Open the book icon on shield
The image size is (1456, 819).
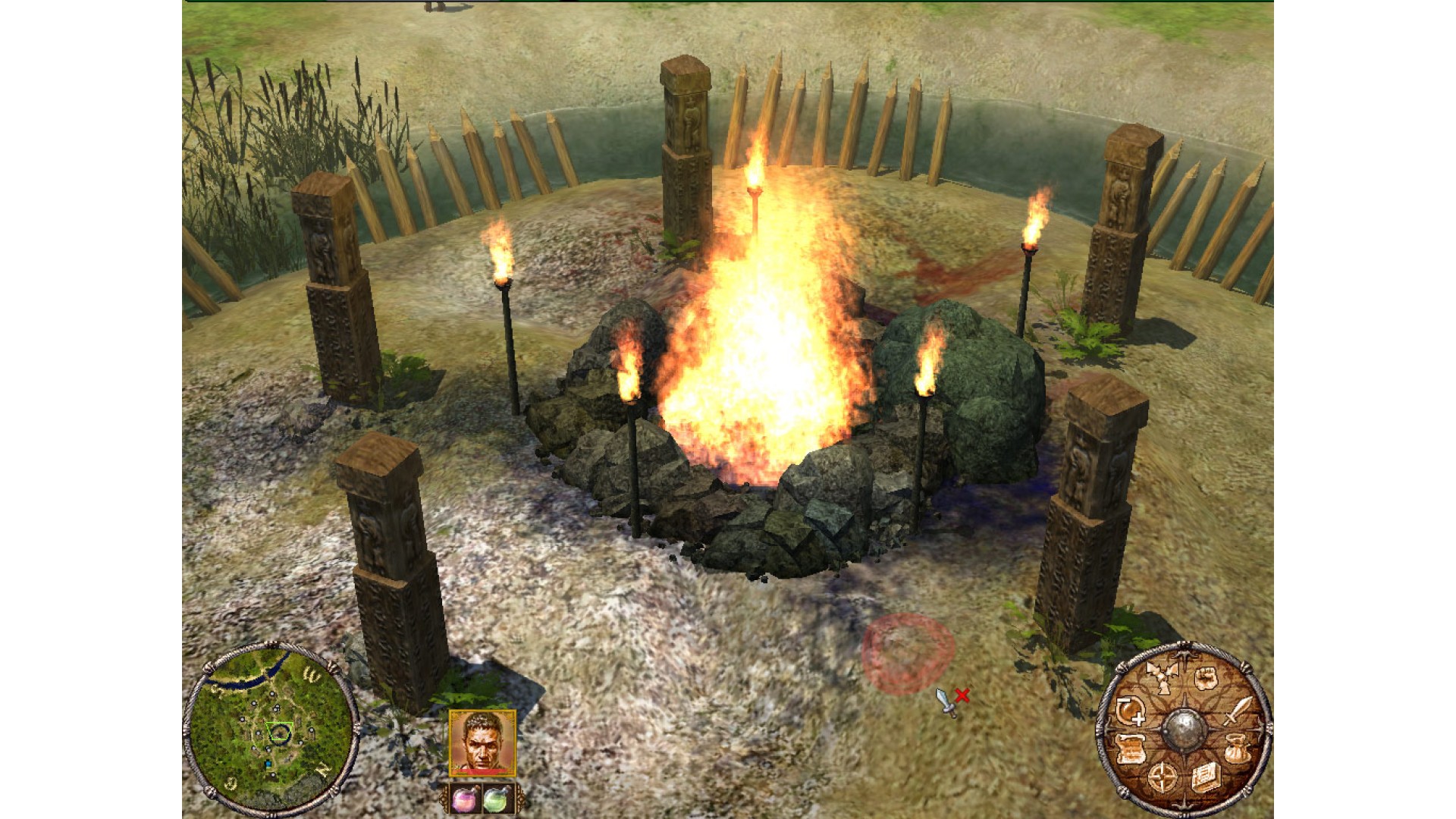point(1205,777)
